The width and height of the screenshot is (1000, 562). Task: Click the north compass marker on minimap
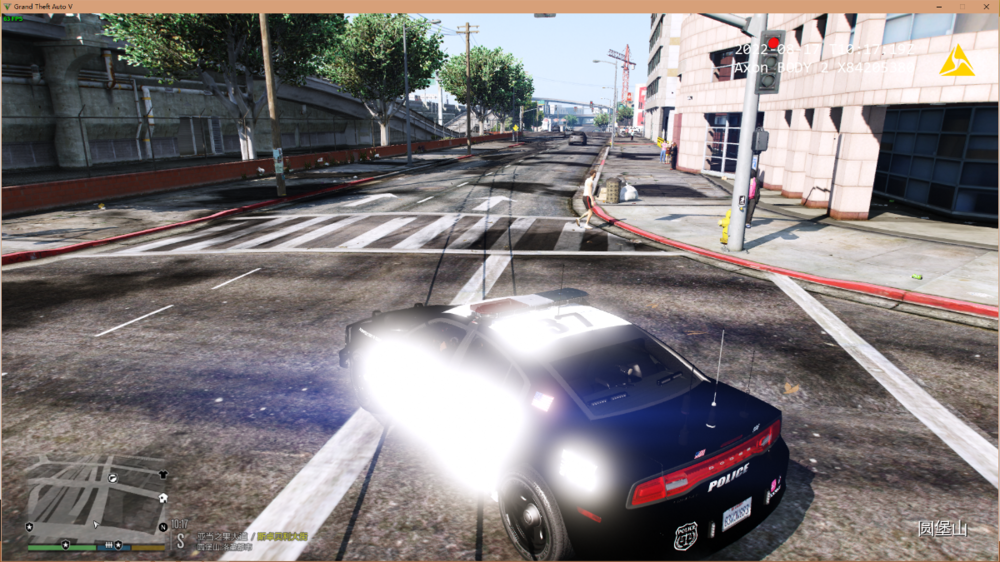click(x=163, y=526)
